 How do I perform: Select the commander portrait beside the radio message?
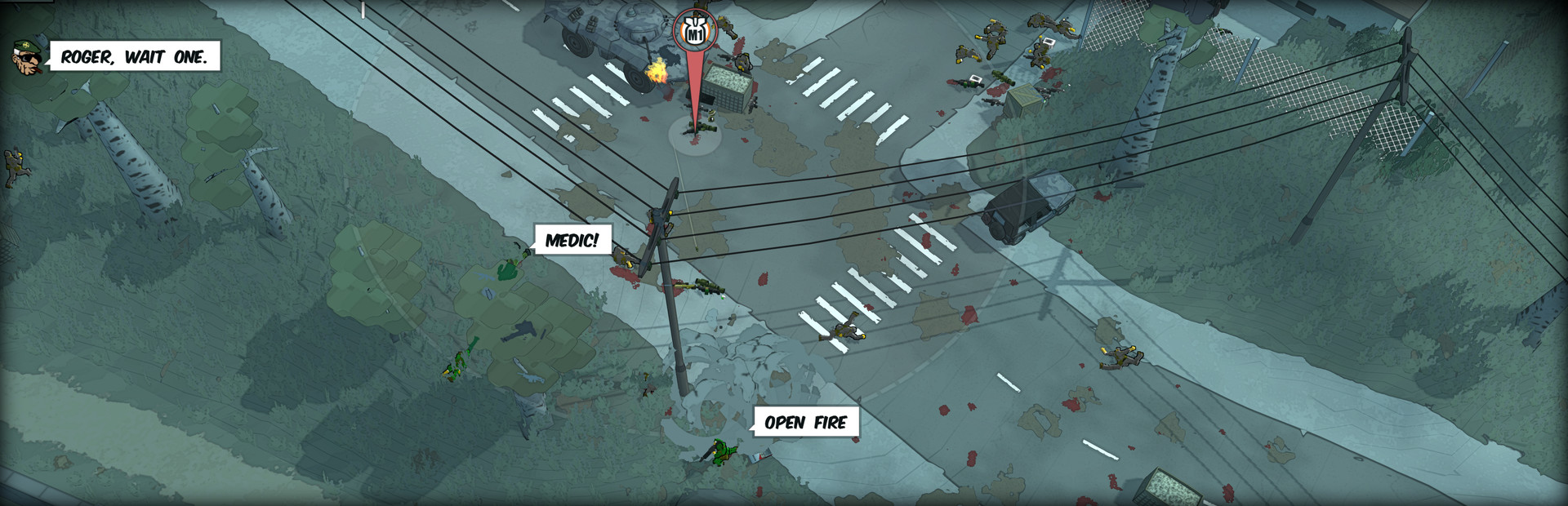[26, 56]
